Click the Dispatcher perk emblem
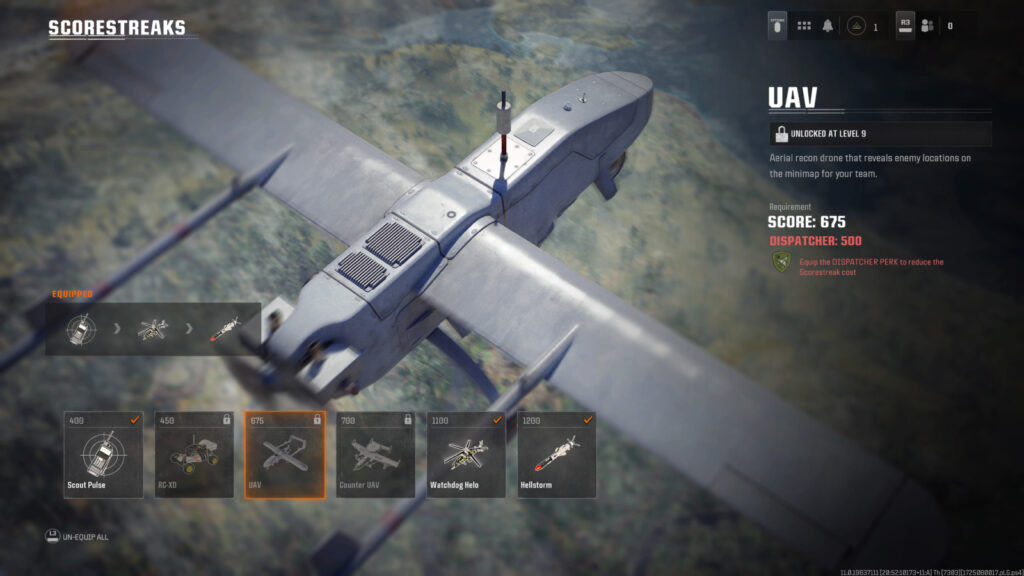 click(x=781, y=265)
